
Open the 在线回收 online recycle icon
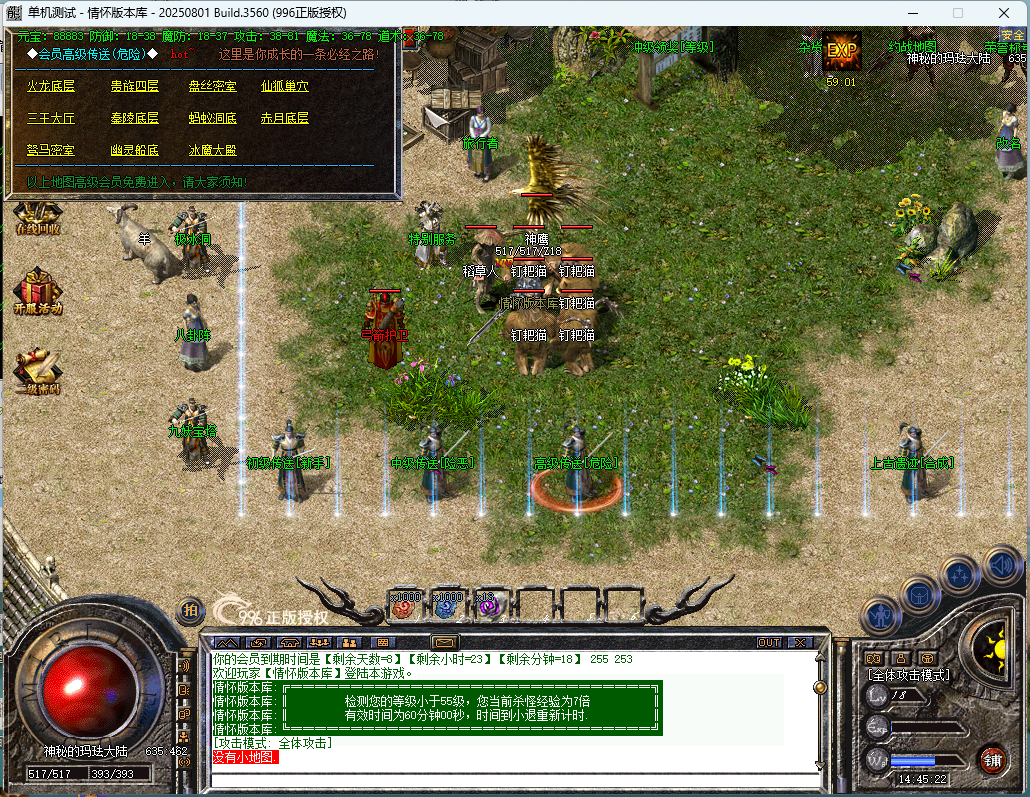pos(38,216)
